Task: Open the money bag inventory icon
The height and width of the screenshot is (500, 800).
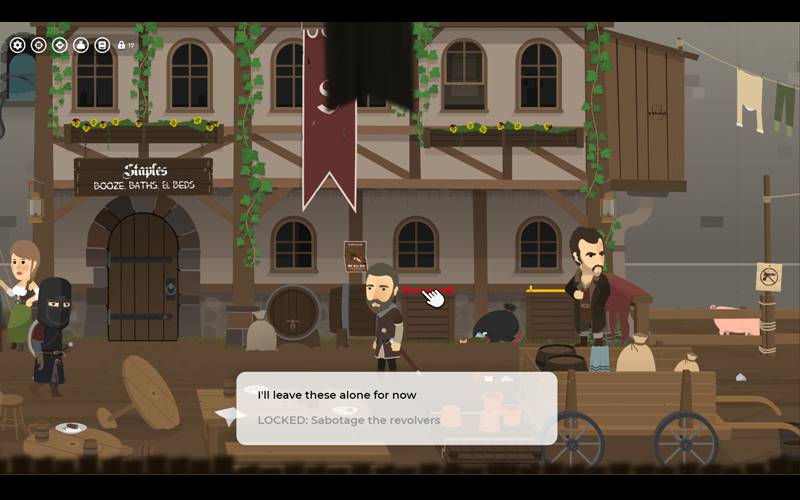Action: pos(81,45)
